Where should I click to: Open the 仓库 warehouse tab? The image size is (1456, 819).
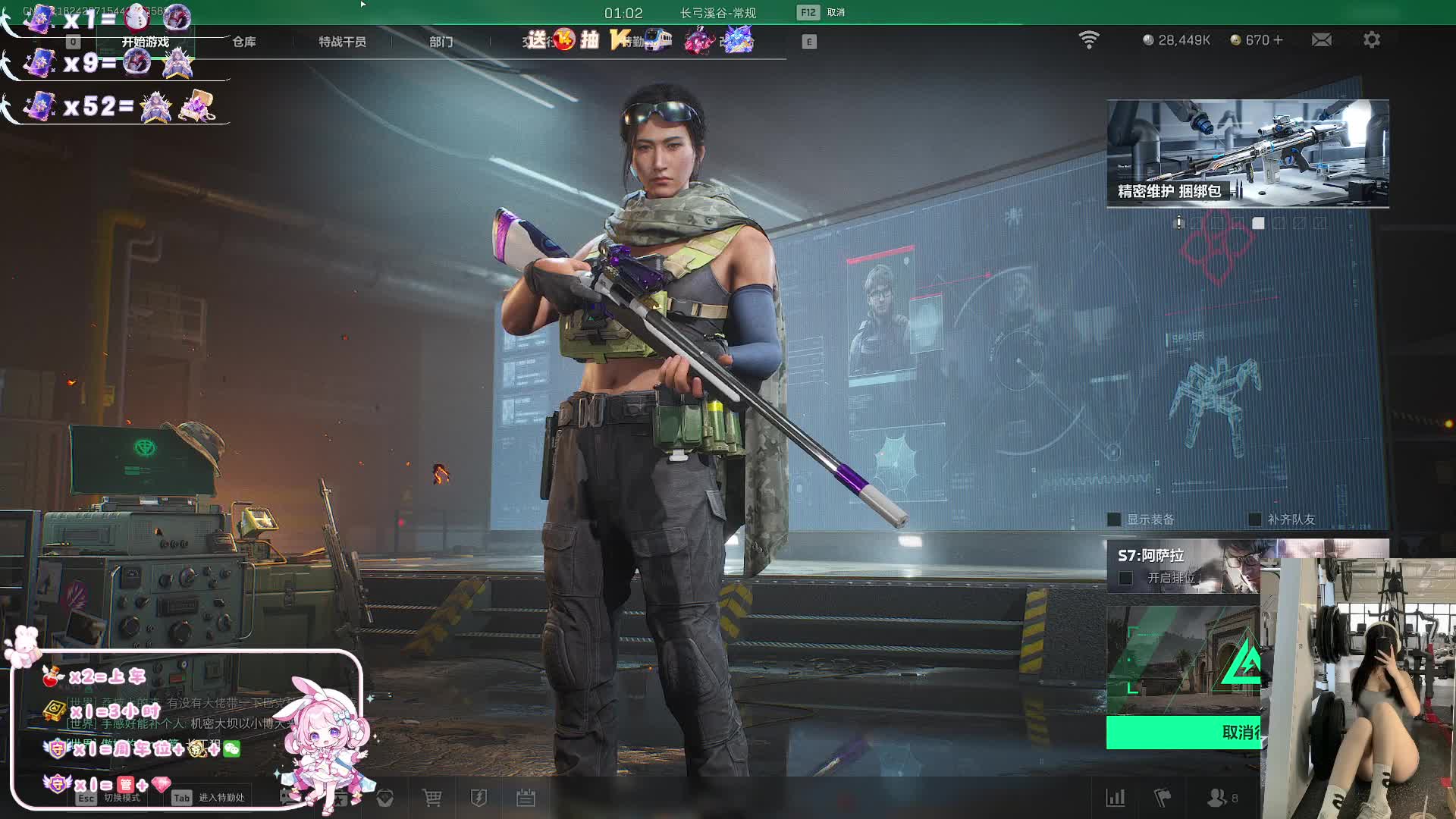click(243, 42)
